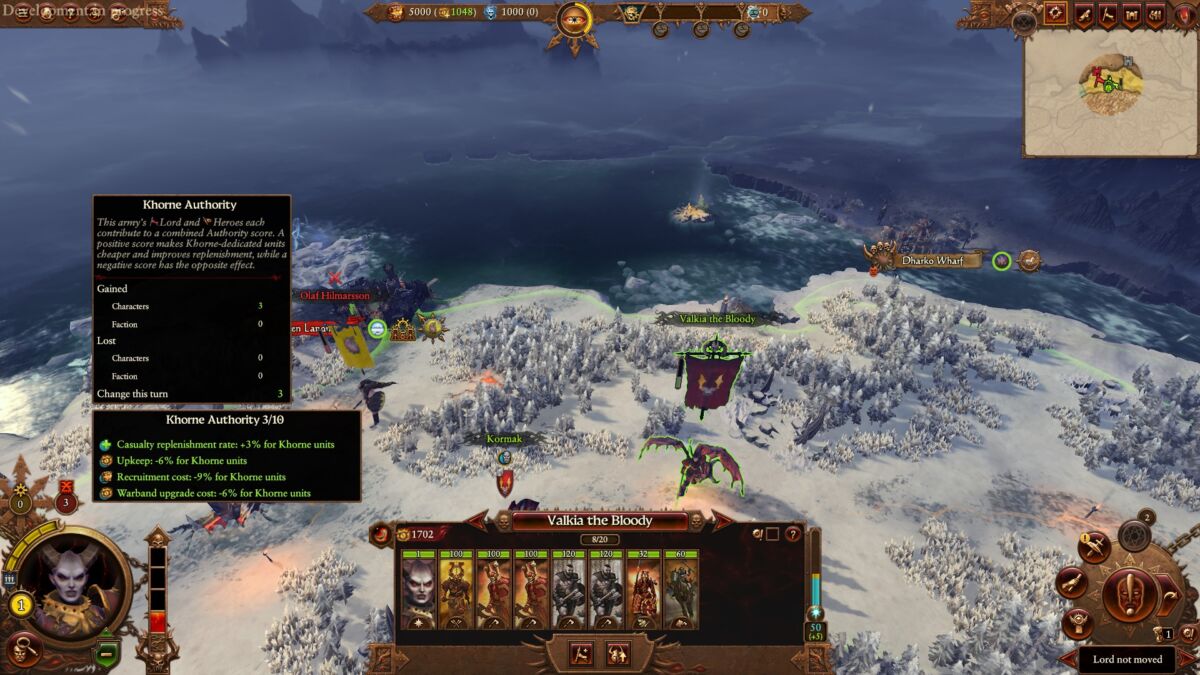1200x675 pixels.
Task: Open the recruit lord or hero helmet button
Action: [618, 653]
